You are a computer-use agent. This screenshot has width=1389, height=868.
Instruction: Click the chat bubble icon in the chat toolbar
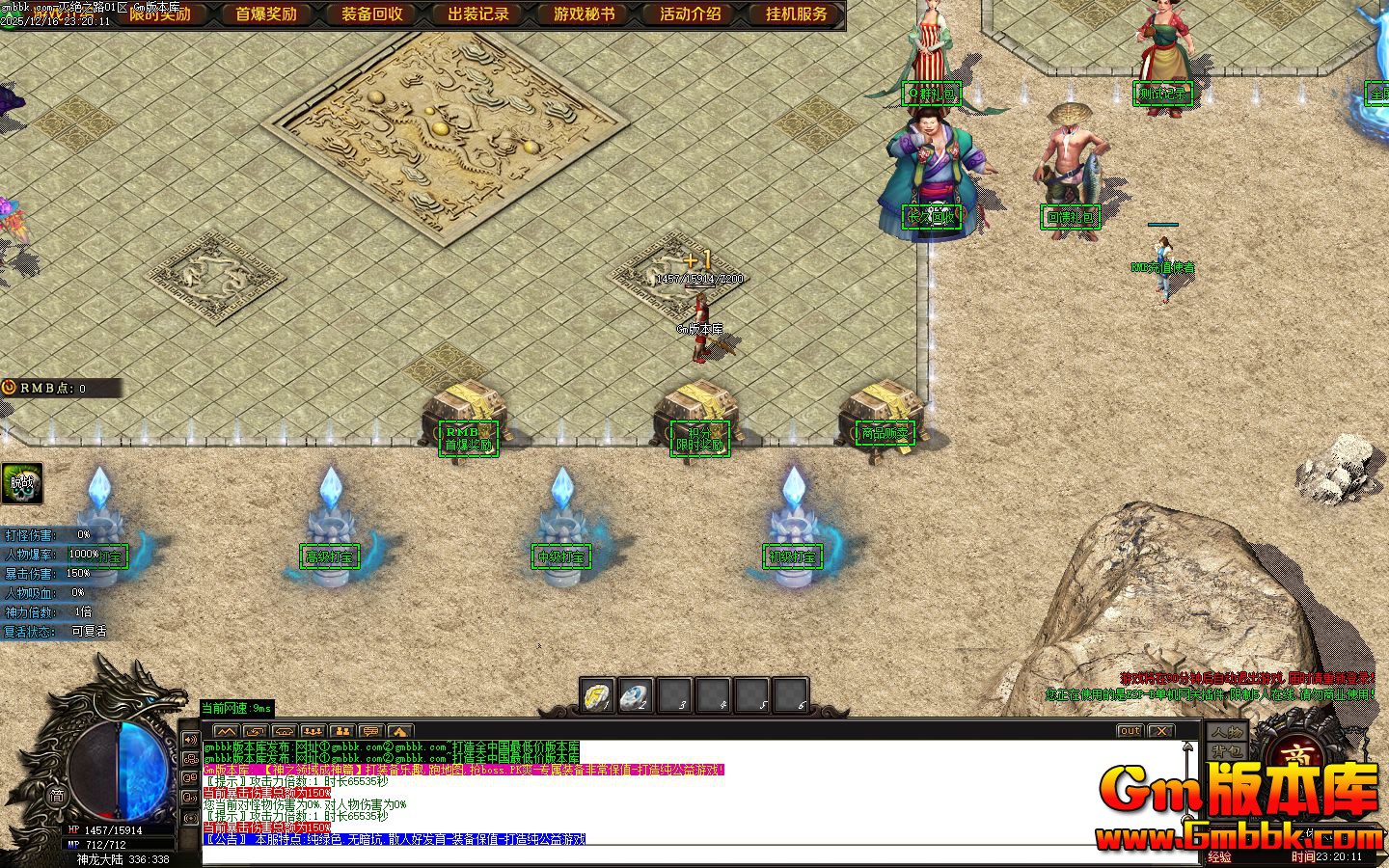coord(372,730)
